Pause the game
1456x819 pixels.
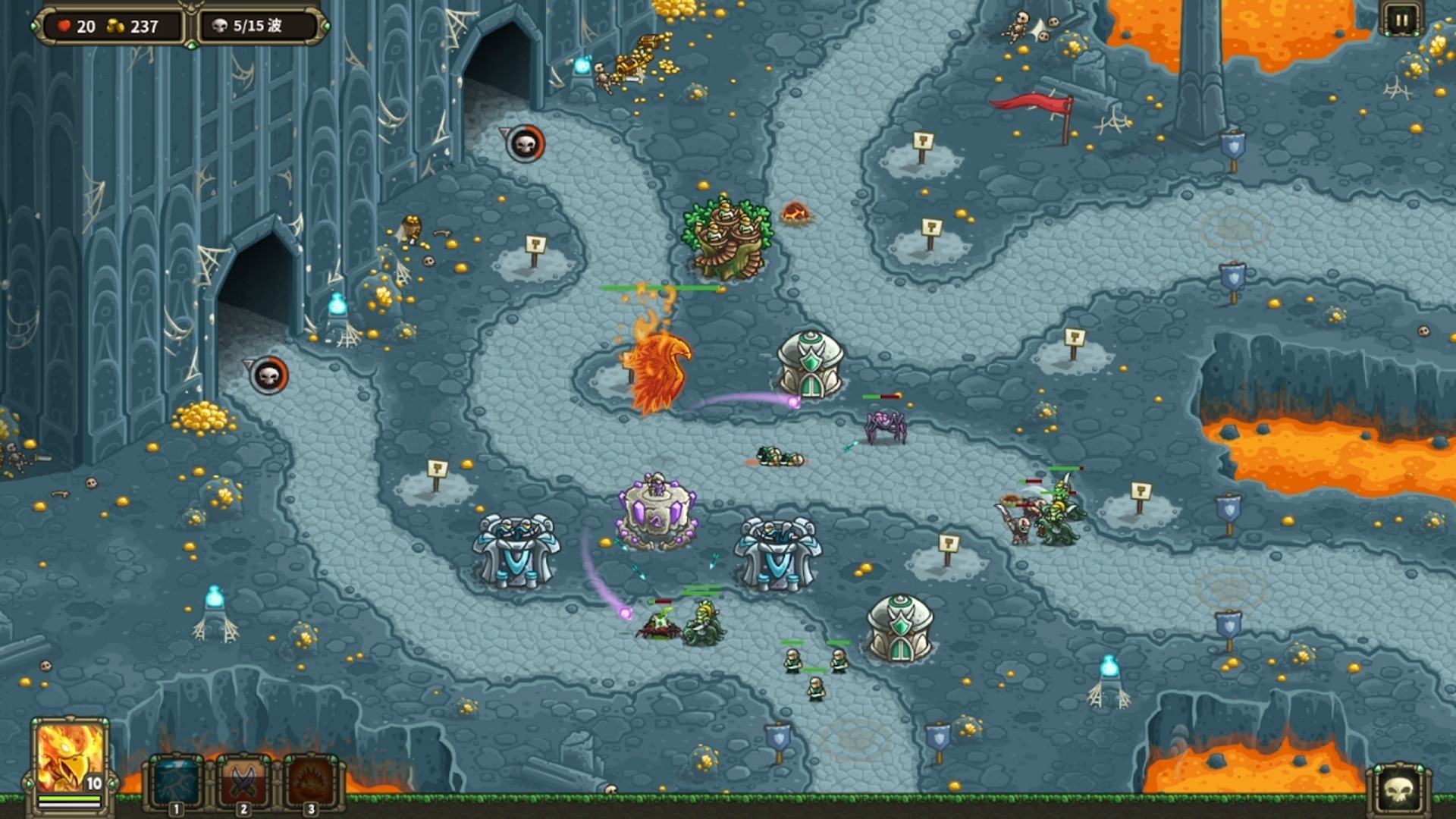[x=1400, y=20]
